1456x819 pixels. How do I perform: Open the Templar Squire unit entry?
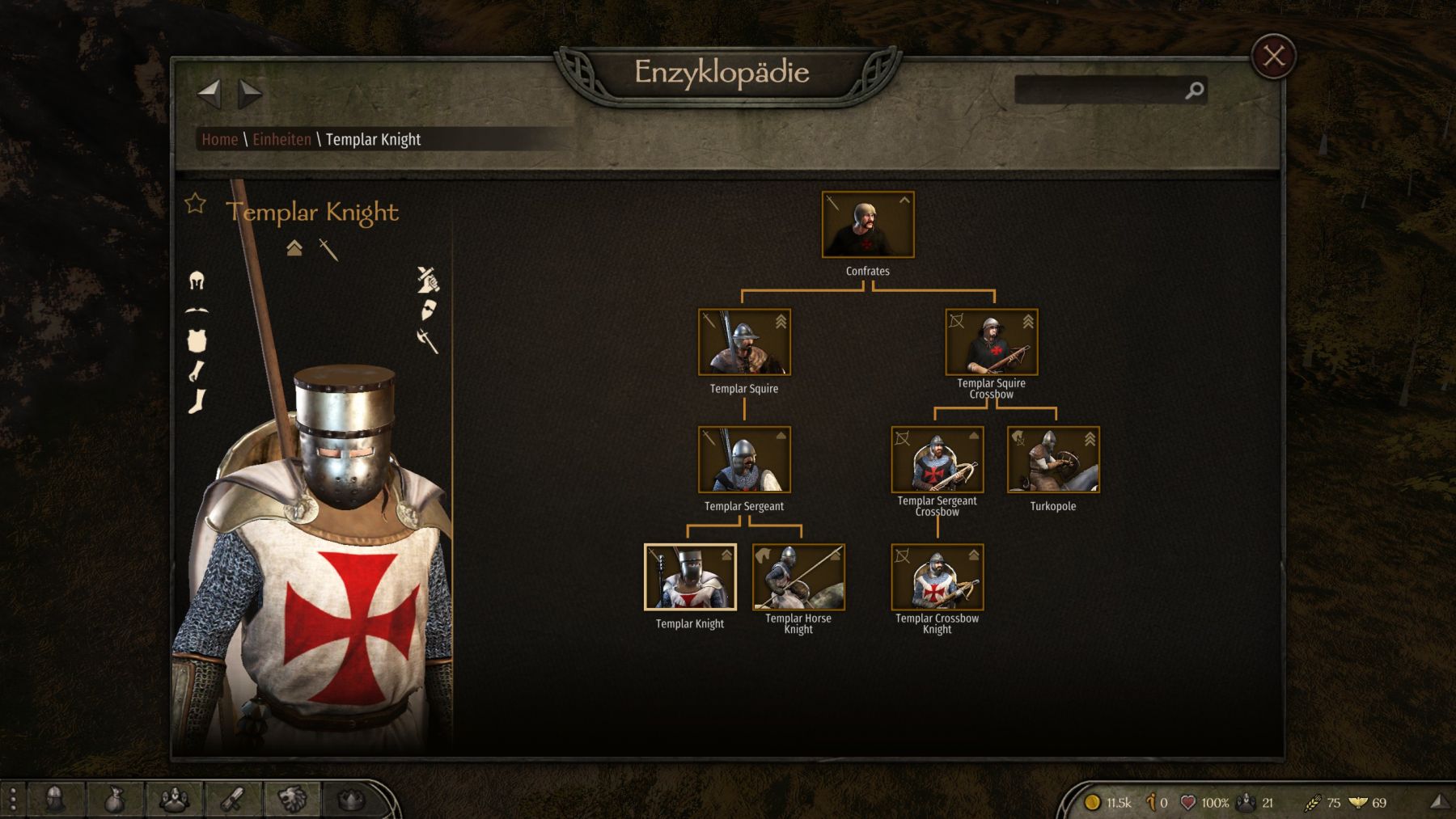pyautogui.click(x=744, y=342)
